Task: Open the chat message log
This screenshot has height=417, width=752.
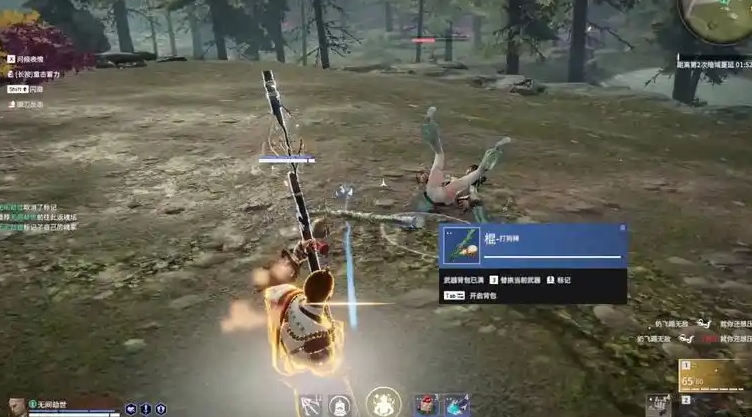Action: 40,216
